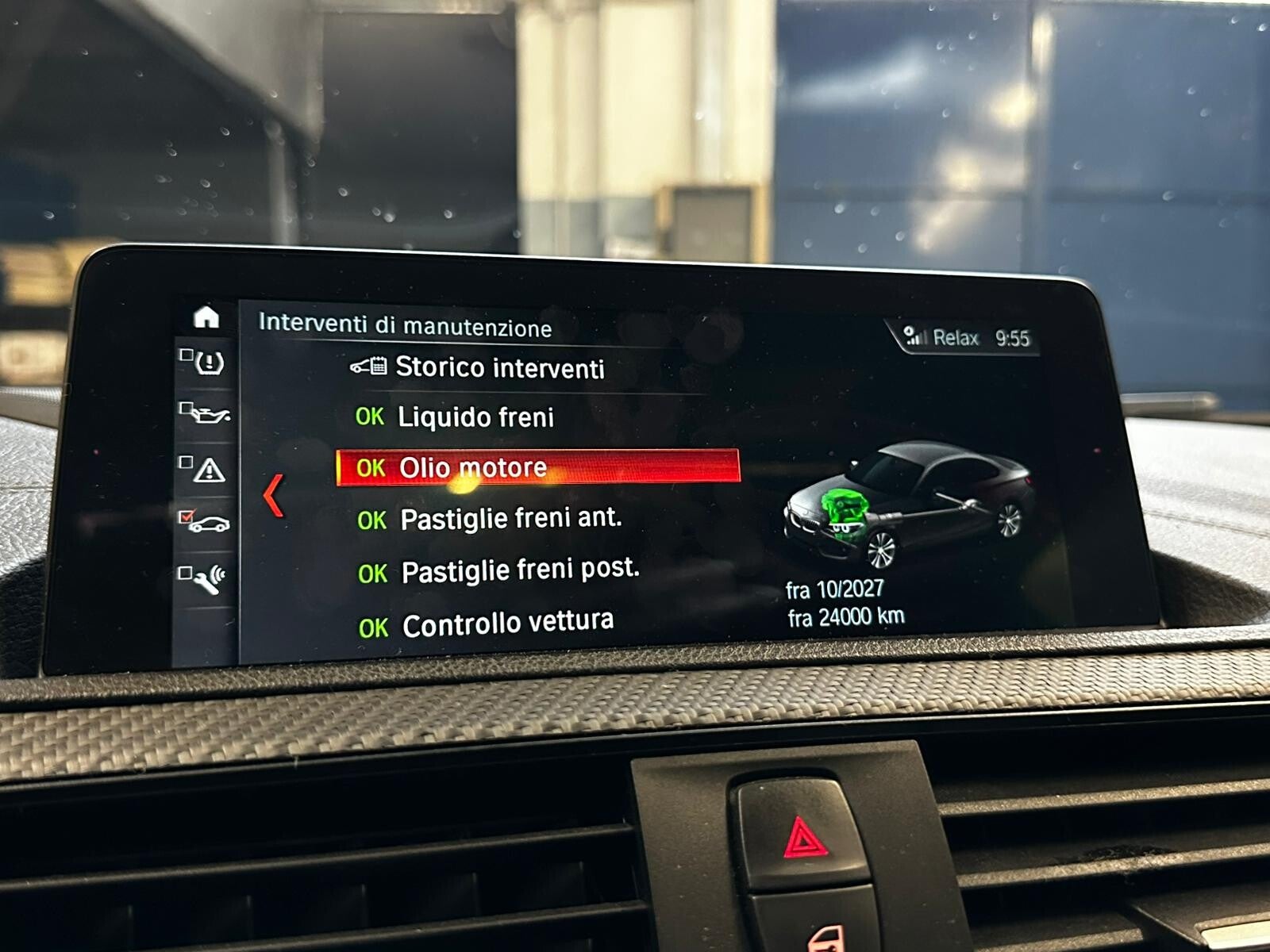1270x952 pixels.
Task: Open Pastiglie freni post. entry
Action: pyautogui.click(x=519, y=570)
